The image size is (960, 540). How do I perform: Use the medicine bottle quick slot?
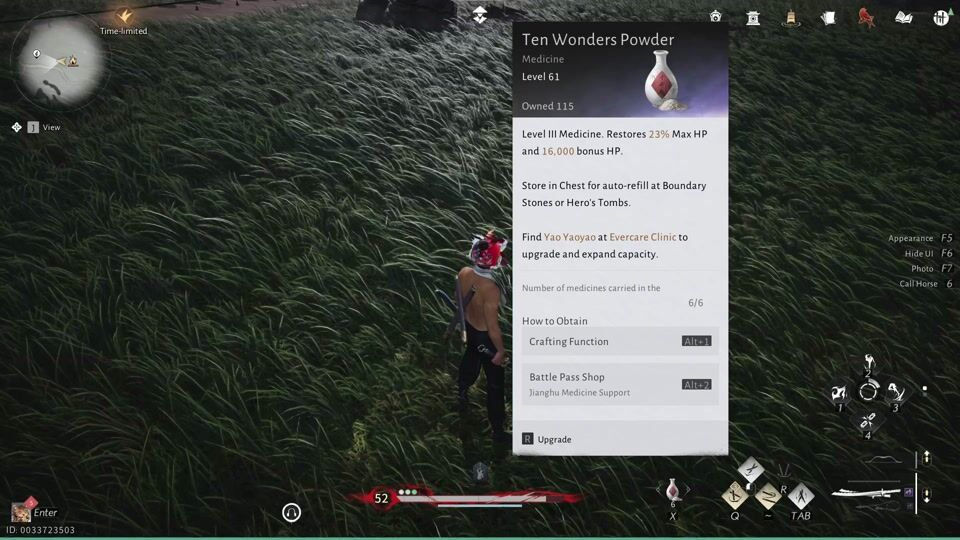tap(673, 490)
